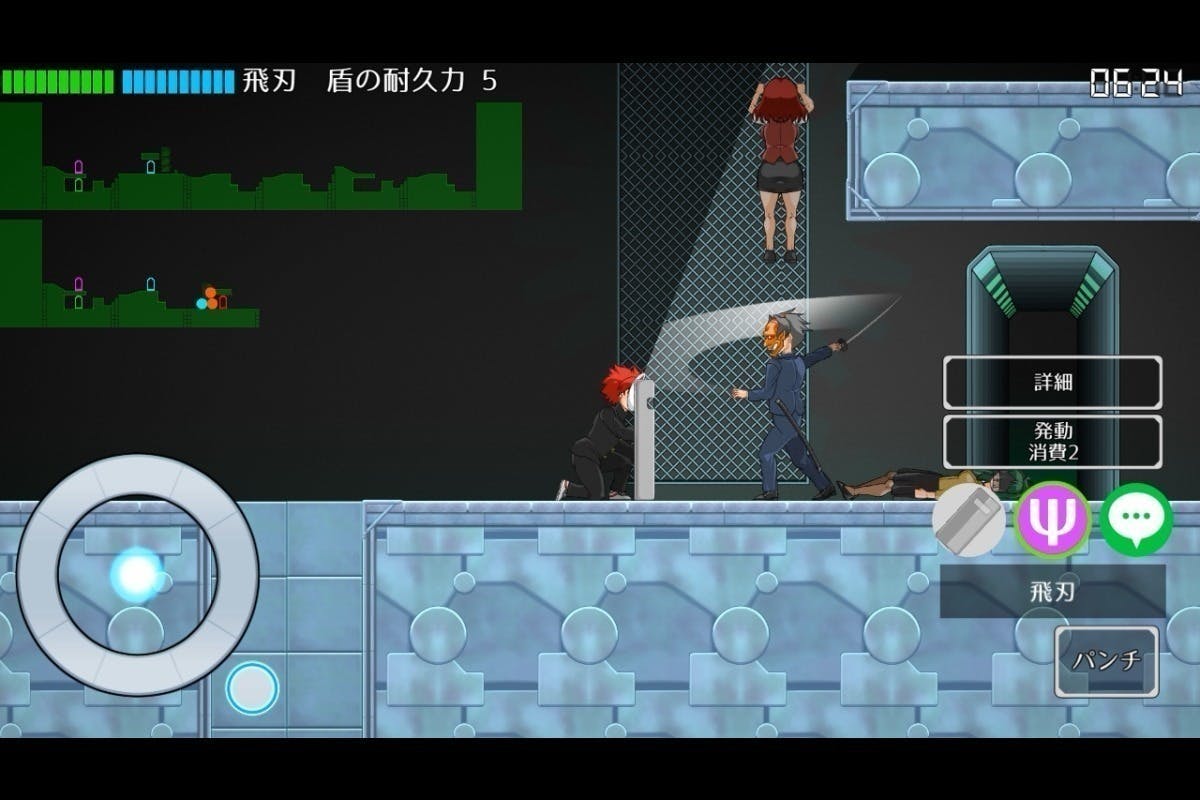Tap the small round cyan action button
This screenshot has height=800, width=1200.
click(x=251, y=687)
